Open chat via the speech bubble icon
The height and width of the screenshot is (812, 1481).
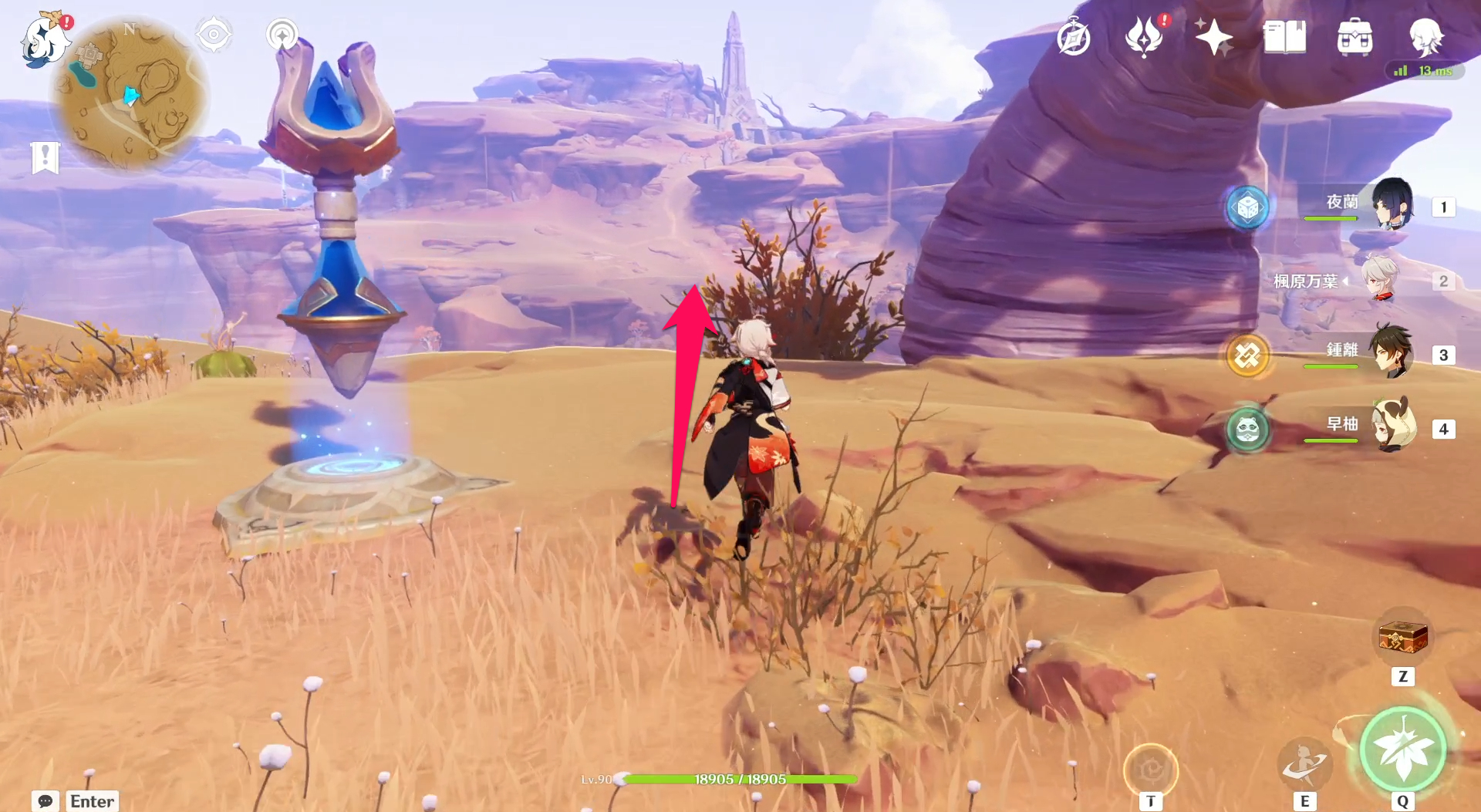coord(46,802)
